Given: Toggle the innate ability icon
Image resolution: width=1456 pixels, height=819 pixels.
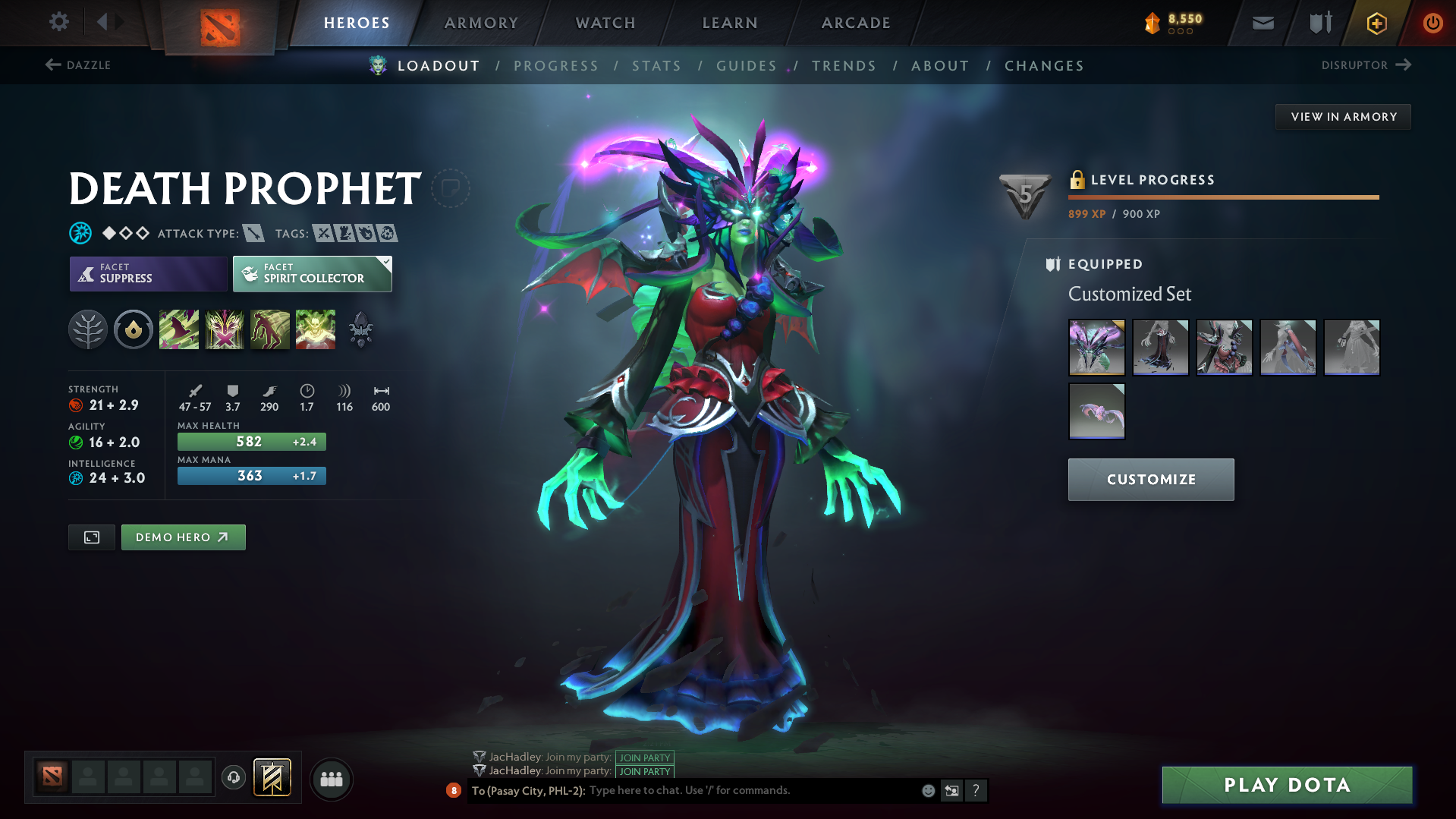Looking at the screenshot, I should click(134, 329).
